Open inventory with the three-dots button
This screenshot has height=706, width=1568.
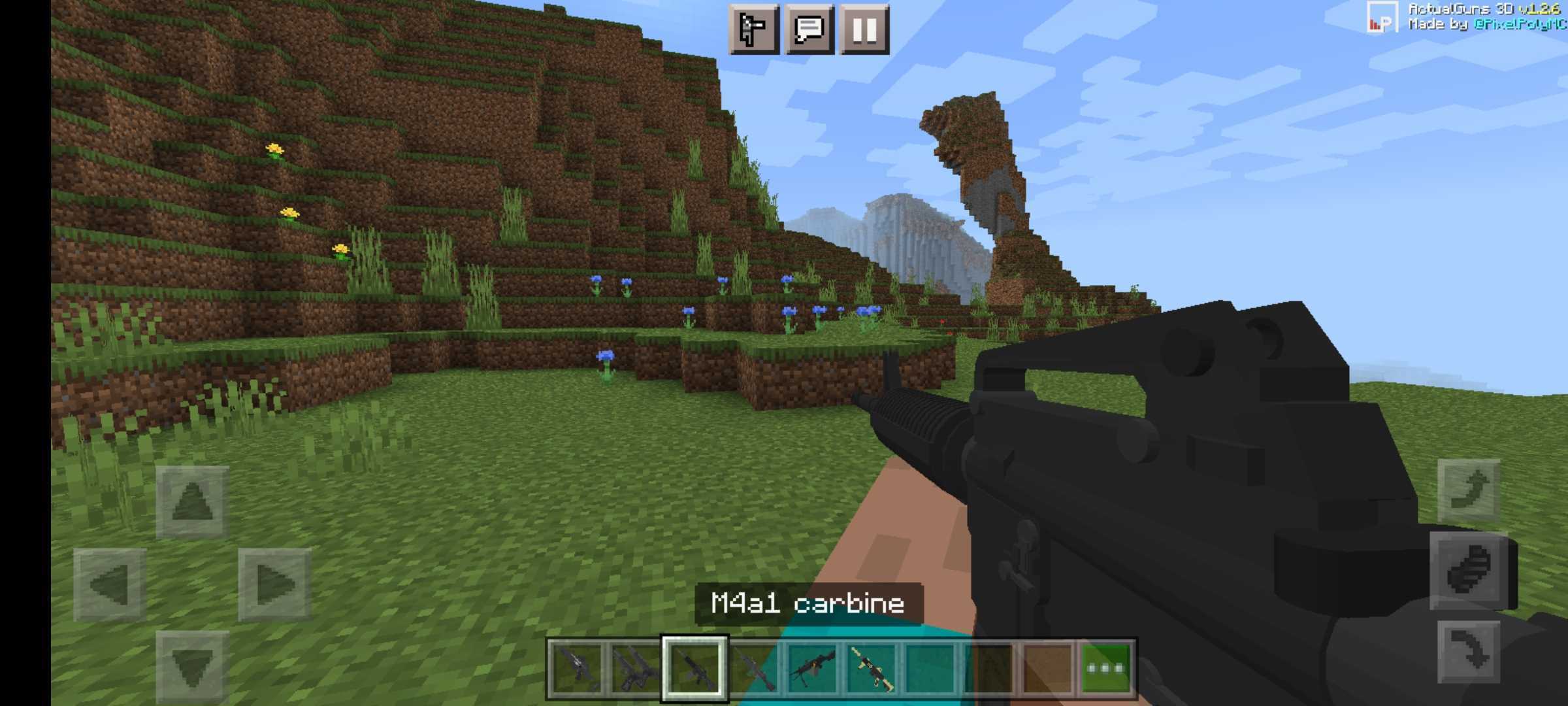[1105, 668]
